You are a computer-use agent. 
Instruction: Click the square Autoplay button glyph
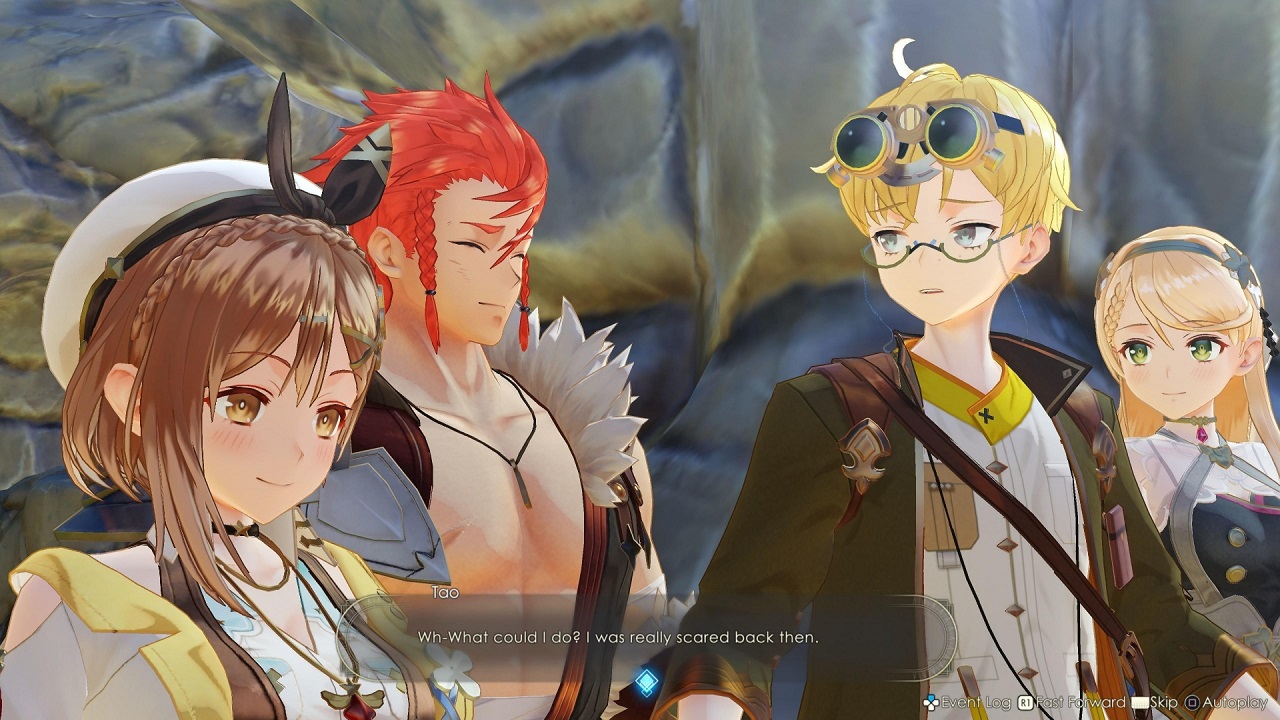(x=1191, y=701)
